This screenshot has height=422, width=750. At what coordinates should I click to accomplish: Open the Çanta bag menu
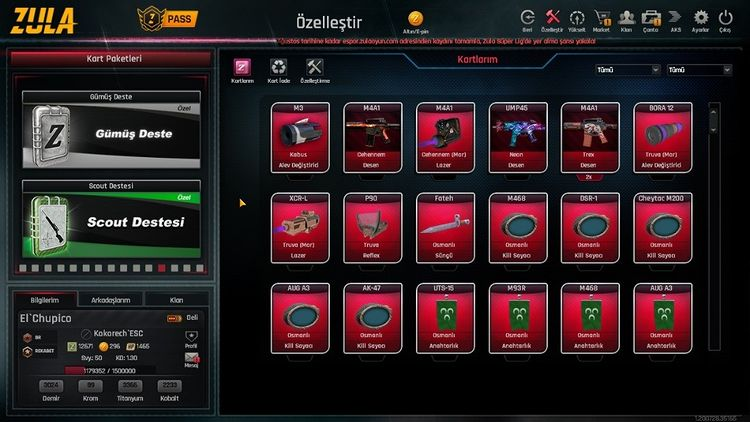(651, 18)
